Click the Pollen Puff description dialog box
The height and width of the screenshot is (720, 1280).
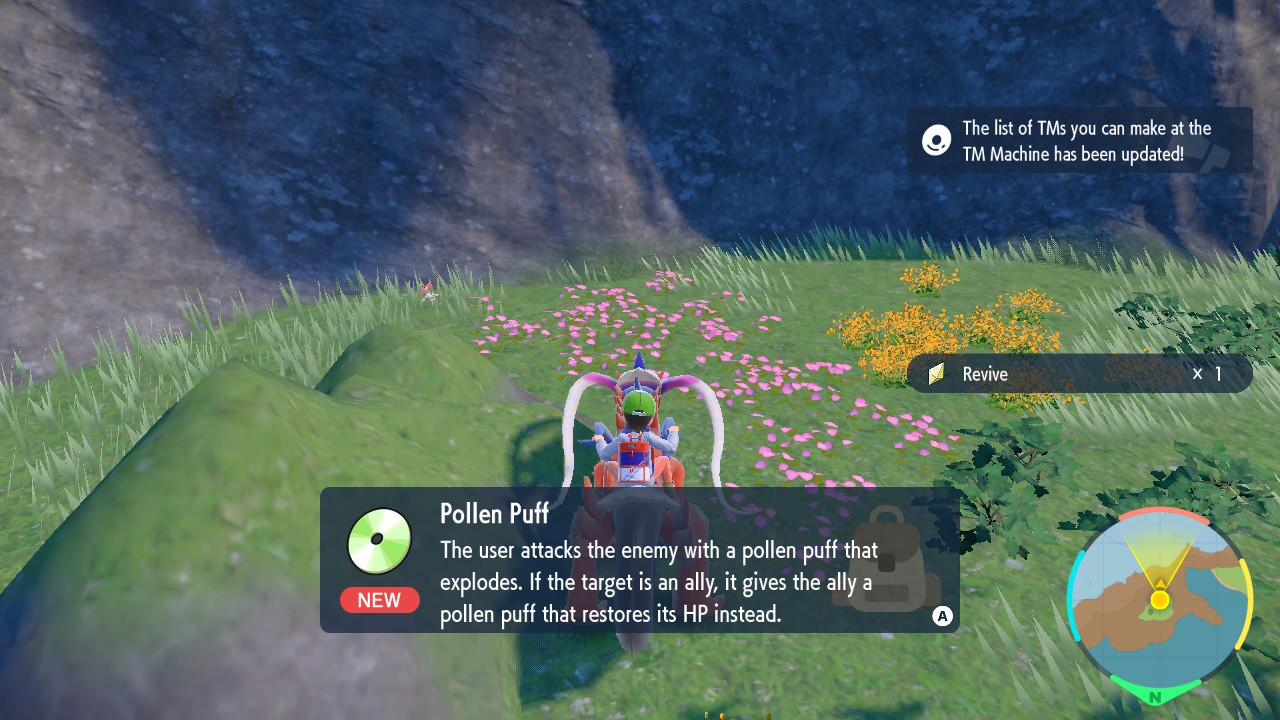tap(639, 560)
